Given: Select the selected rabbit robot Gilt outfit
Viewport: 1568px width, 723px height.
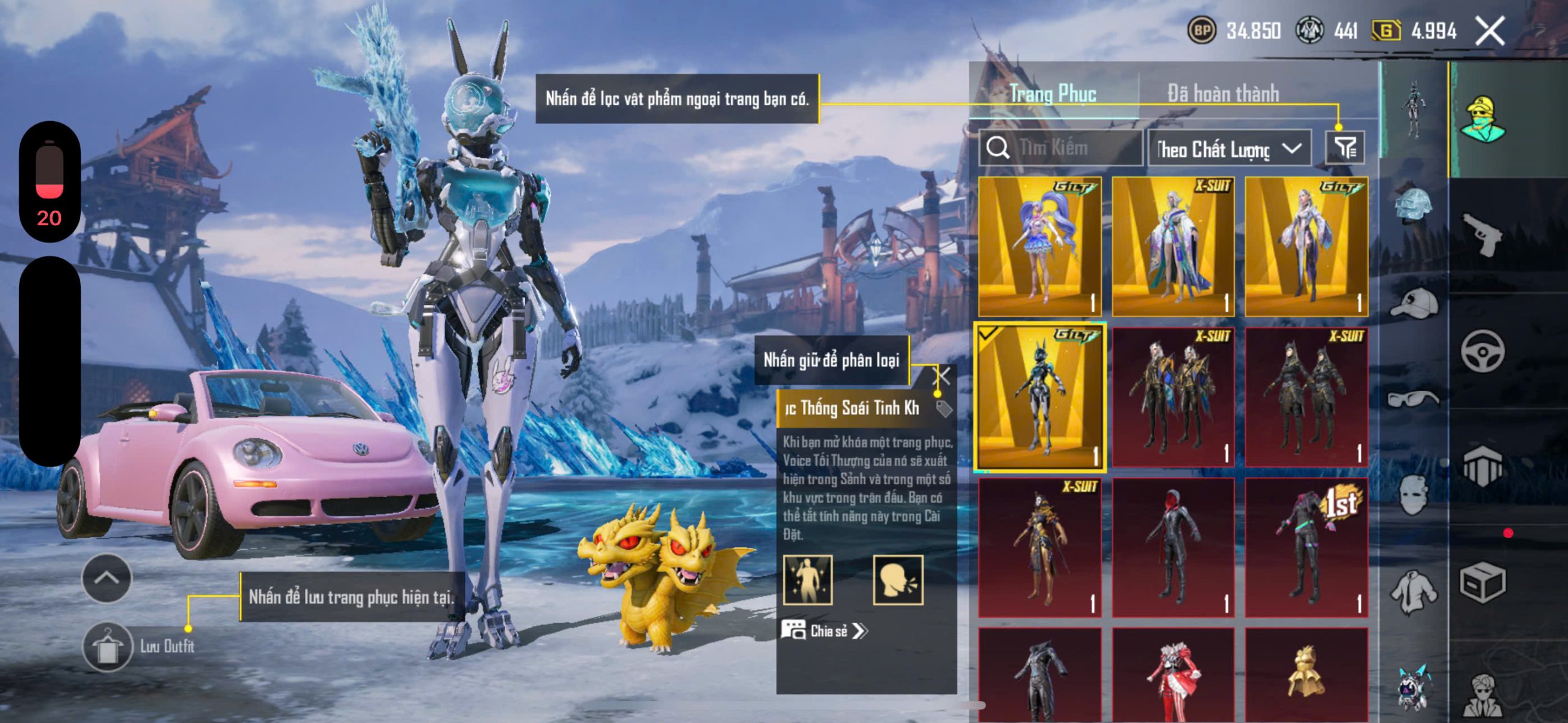Looking at the screenshot, I should pos(1040,397).
